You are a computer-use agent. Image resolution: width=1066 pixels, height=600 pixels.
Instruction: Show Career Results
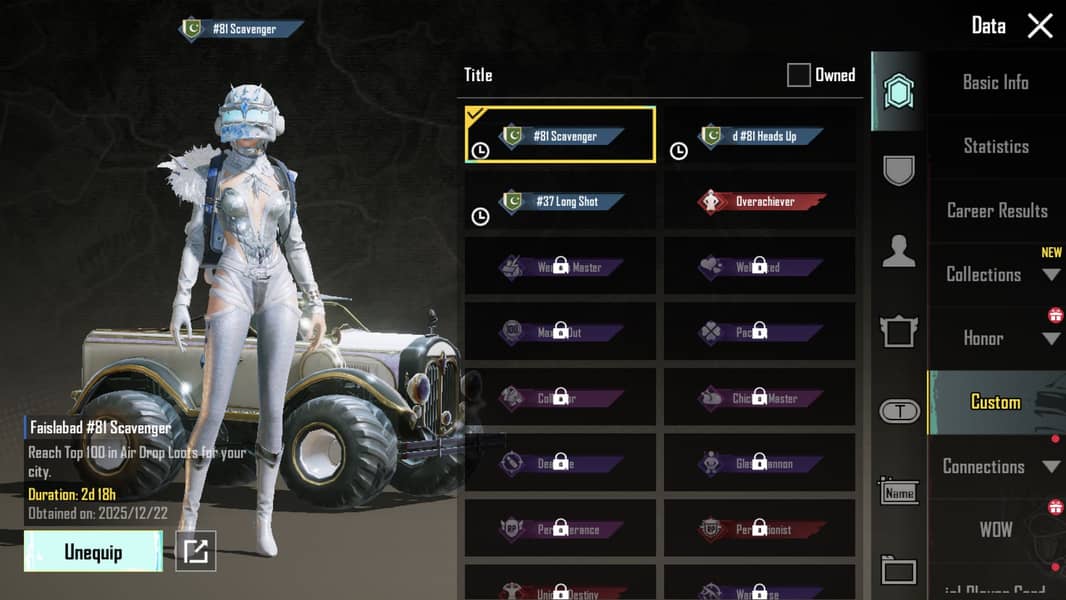pos(996,211)
